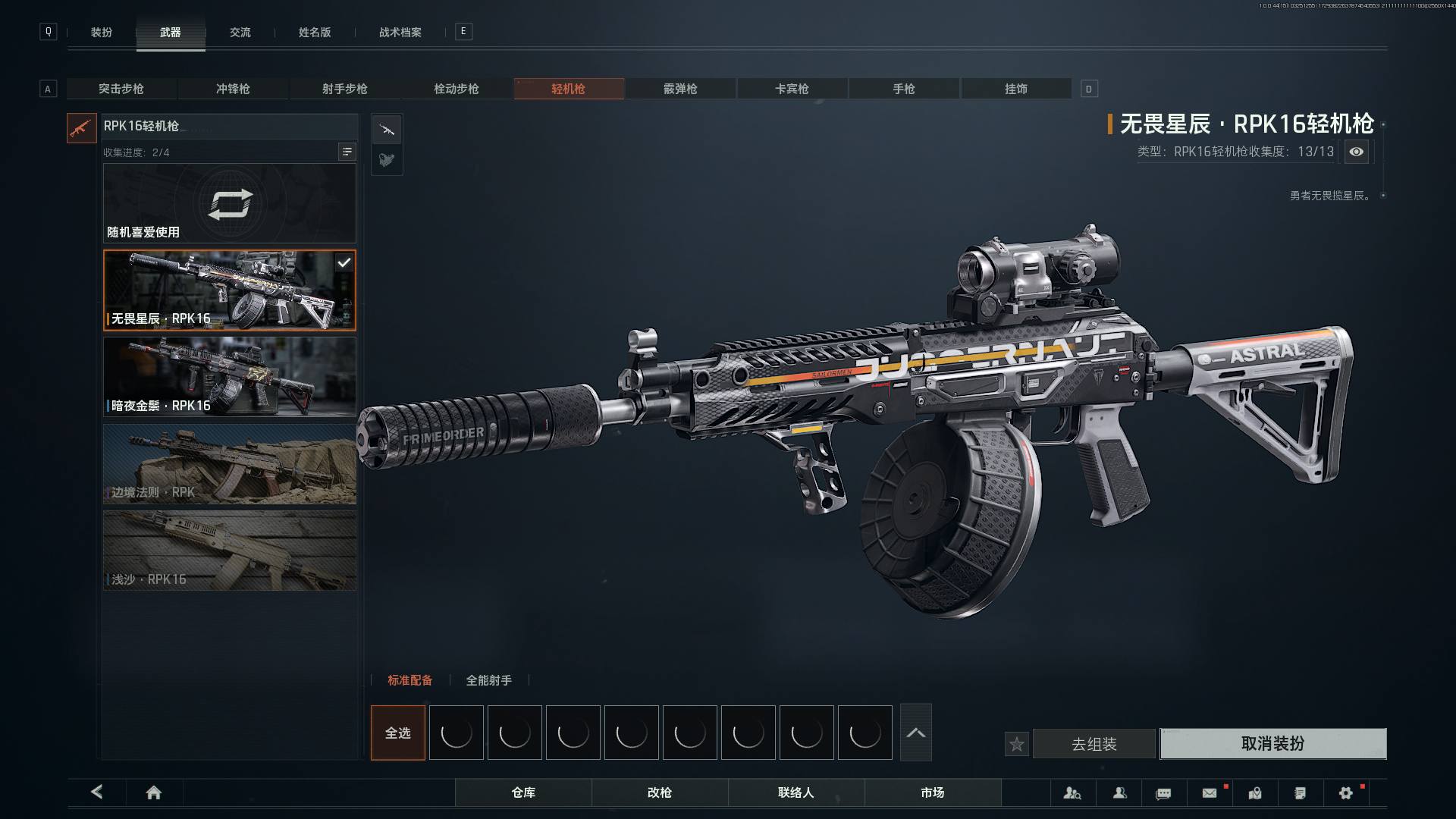Select the 边境法则·RPK skin

coord(230,463)
